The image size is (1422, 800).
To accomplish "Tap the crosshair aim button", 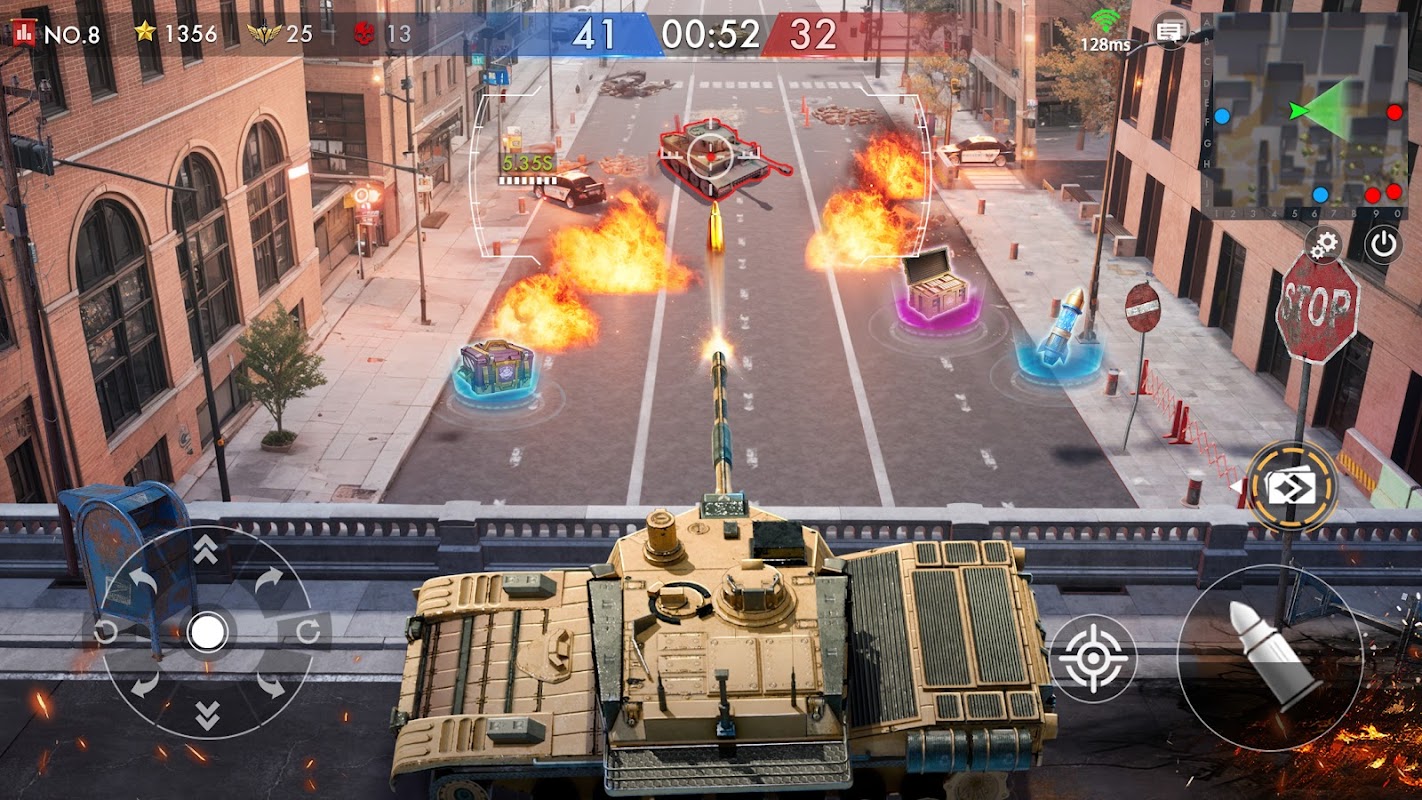I will [x=1092, y=658].
